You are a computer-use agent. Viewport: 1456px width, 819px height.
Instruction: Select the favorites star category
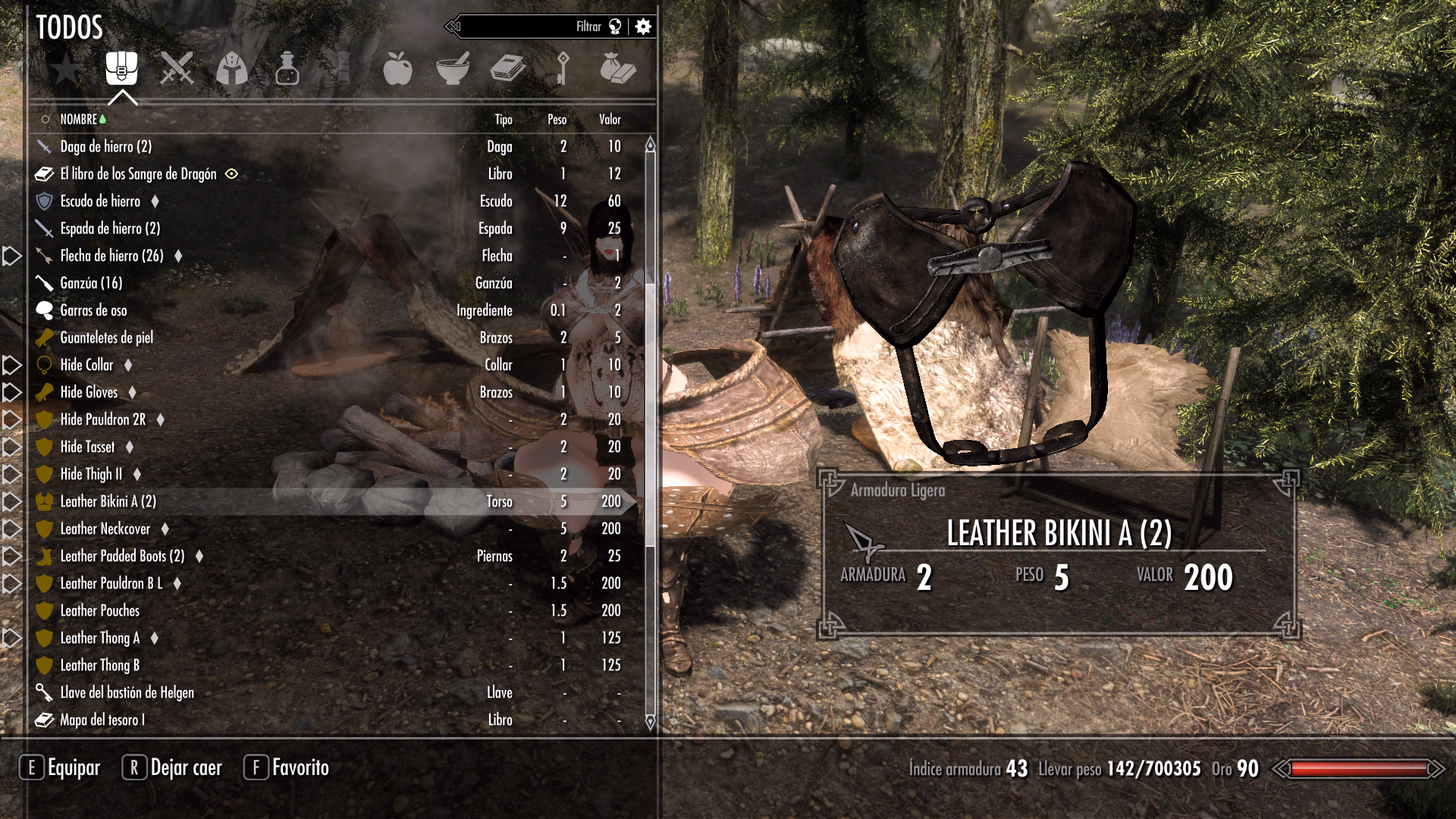click(x=66, y=69)
